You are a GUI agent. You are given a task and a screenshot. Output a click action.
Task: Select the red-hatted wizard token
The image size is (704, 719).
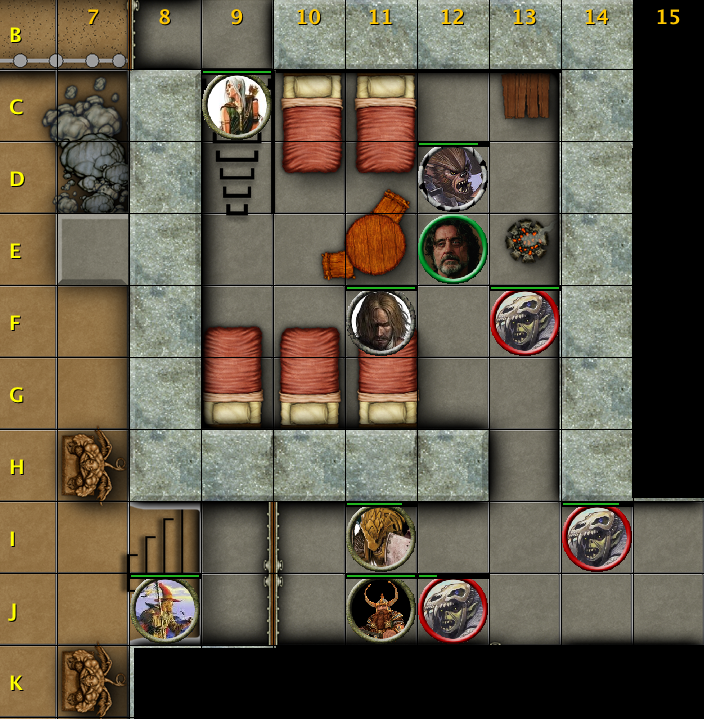coord(165,608)
